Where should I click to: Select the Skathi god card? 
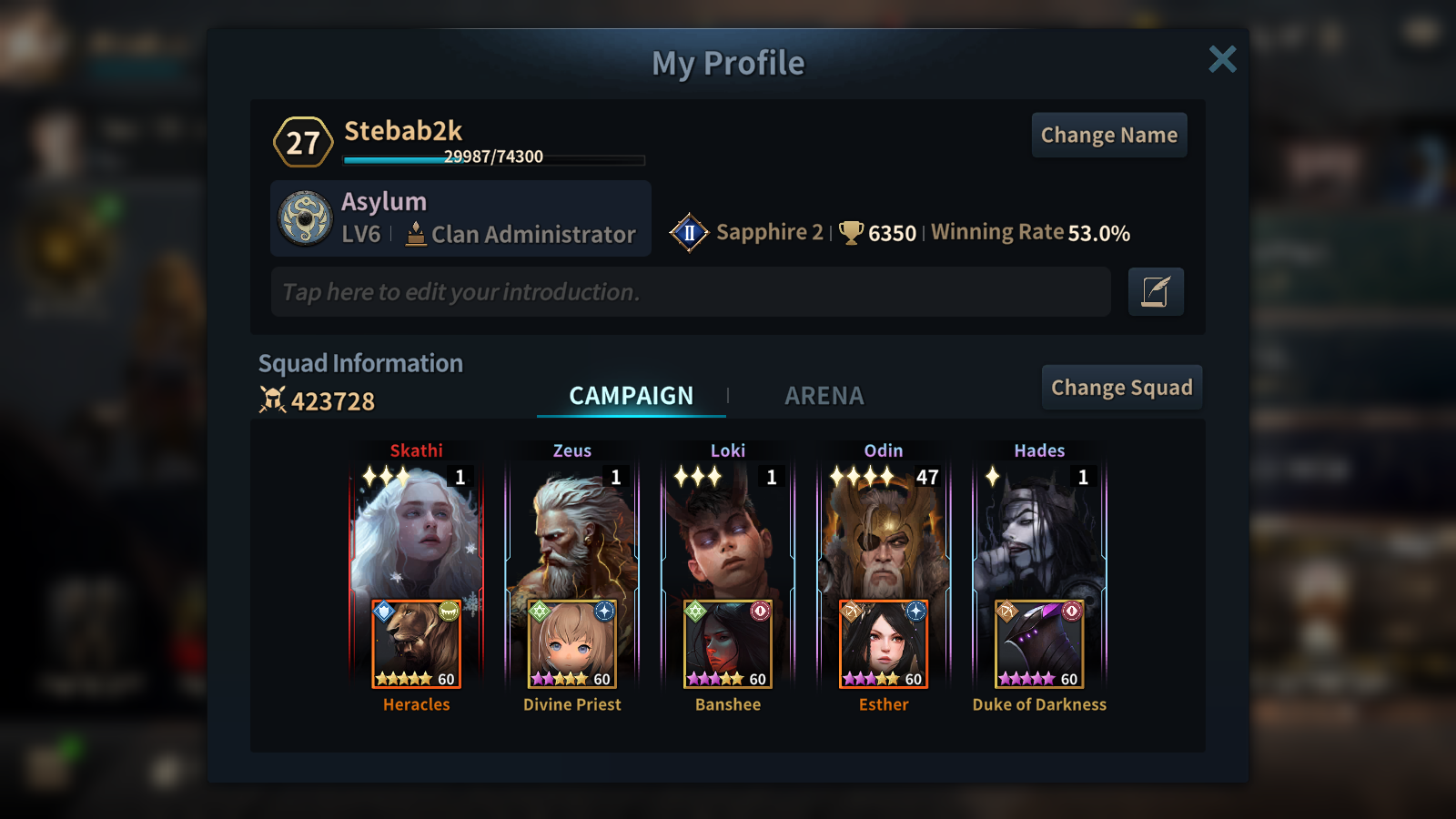click(x=416, y=532)
